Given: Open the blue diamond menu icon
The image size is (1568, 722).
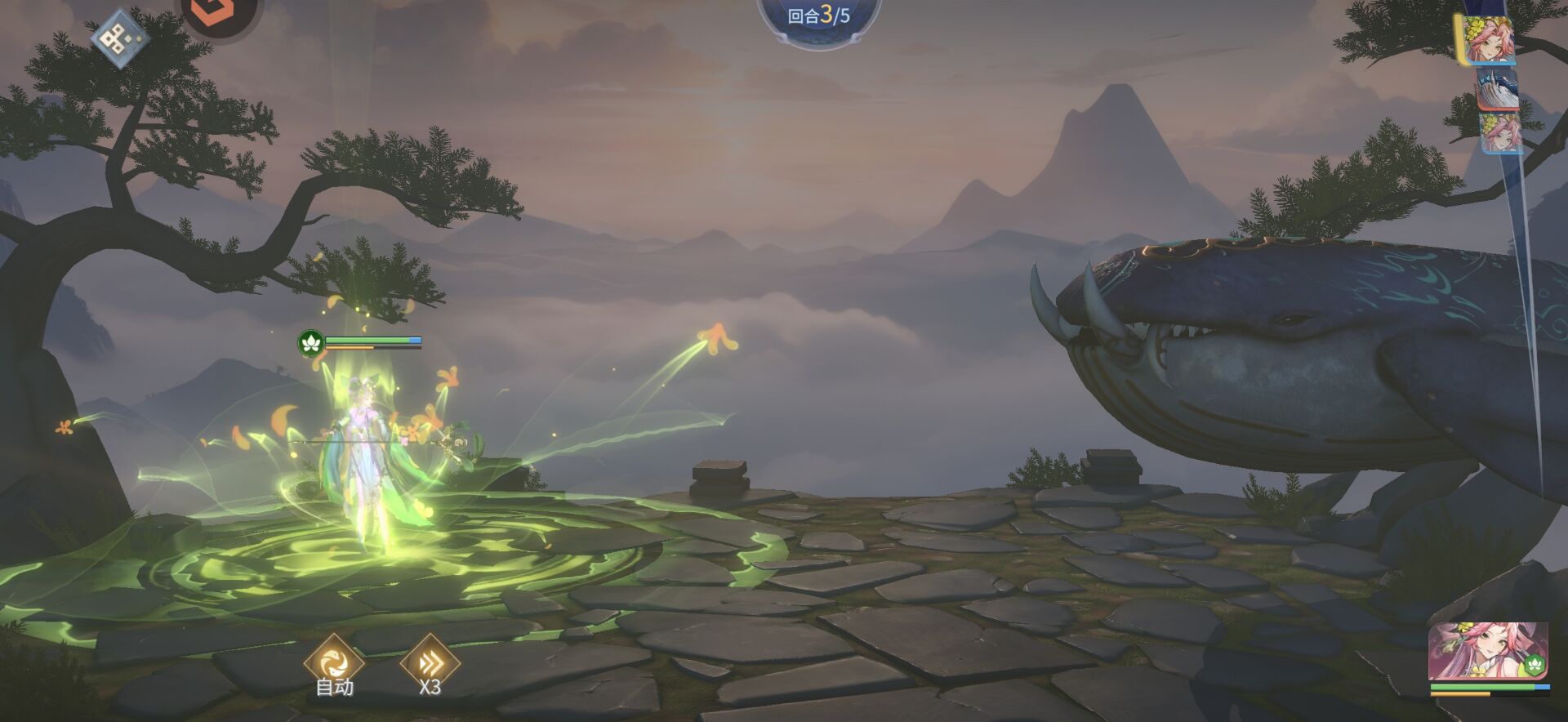Looking at the screenshot, I should coord(119,36).
